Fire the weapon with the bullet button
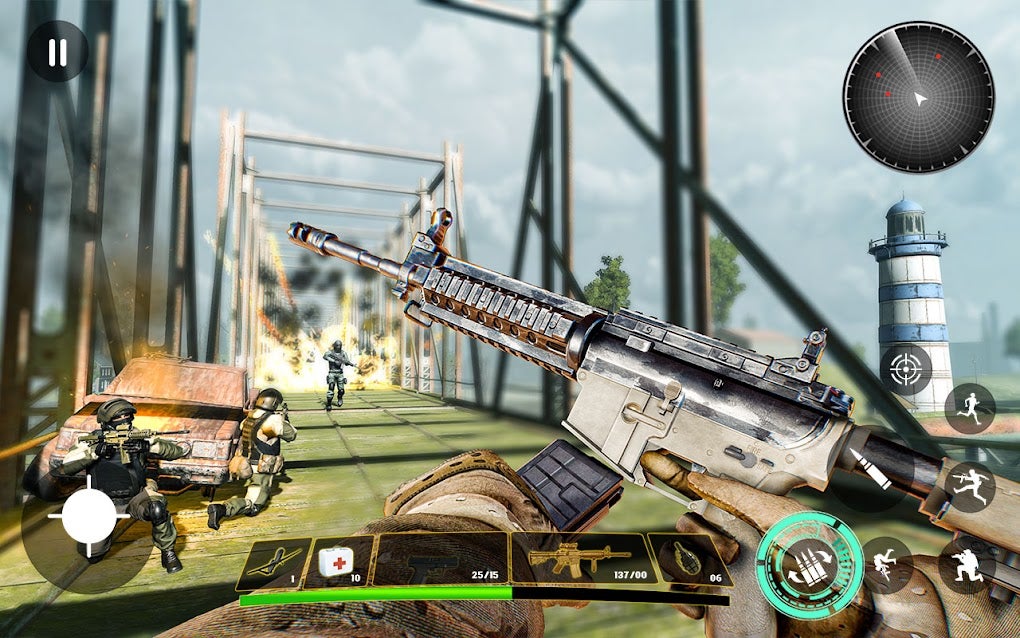This screenshot has width=1020, height=638. tap(868, 471)
